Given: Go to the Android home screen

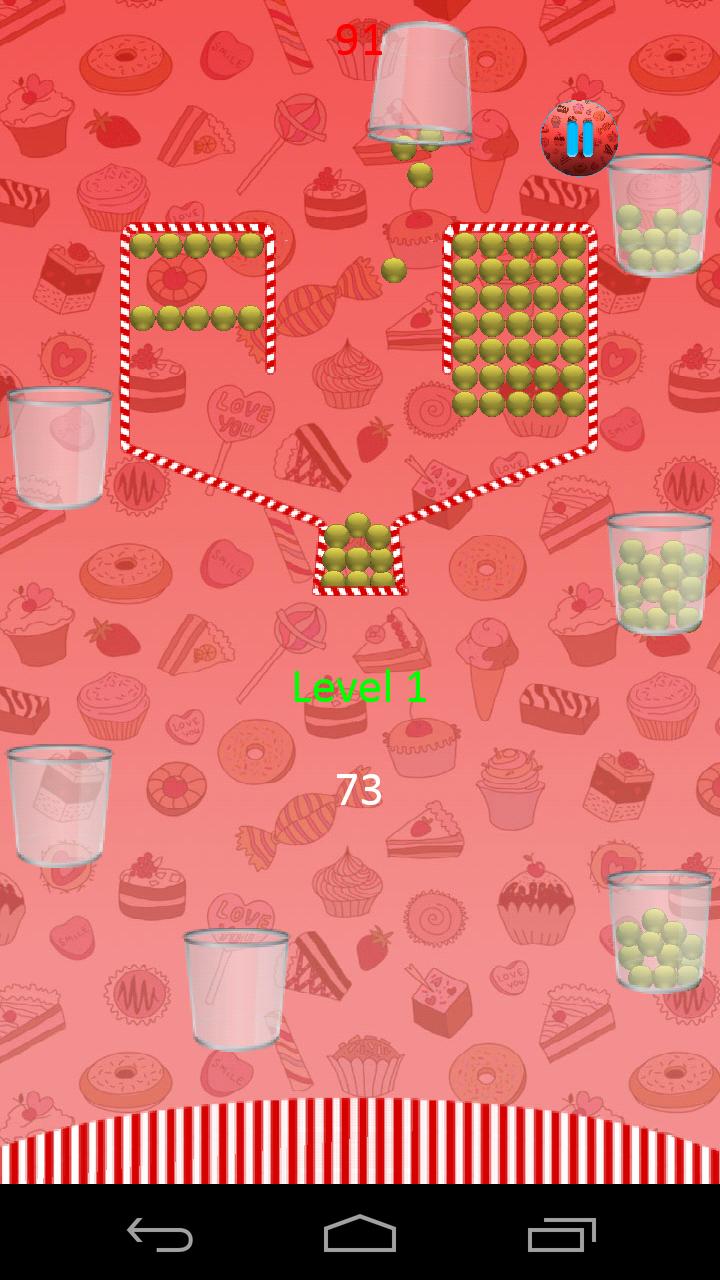Looking at the screenshot, I should tap(360, 1234).
